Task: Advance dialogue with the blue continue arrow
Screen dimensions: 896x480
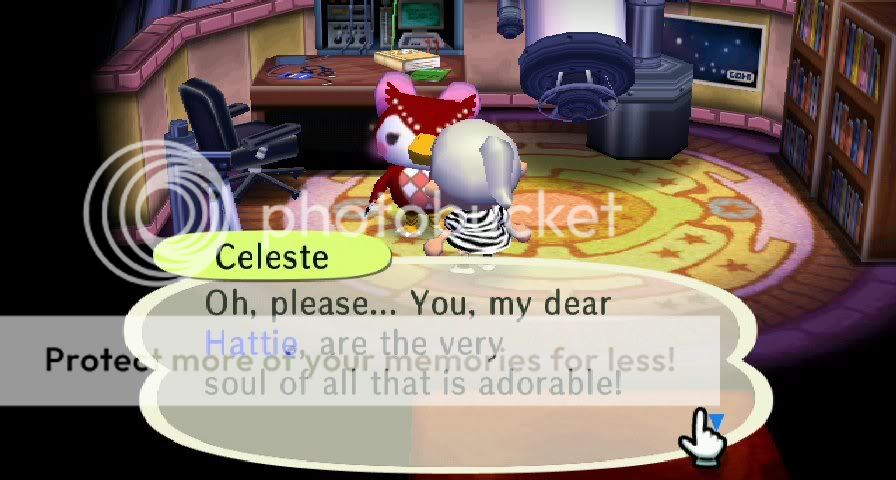Action: click(715, 423)
